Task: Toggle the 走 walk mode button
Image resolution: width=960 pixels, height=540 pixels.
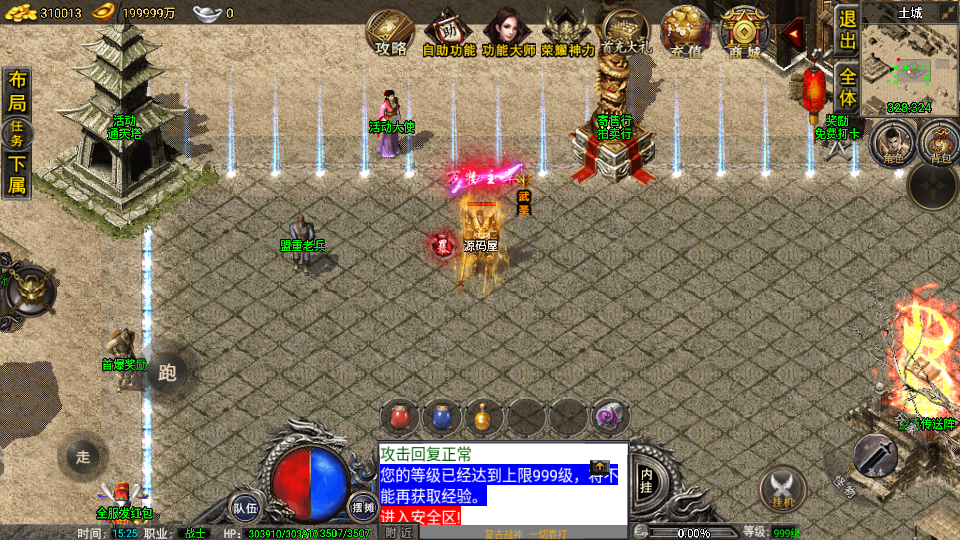Action: tap(83, 457)
